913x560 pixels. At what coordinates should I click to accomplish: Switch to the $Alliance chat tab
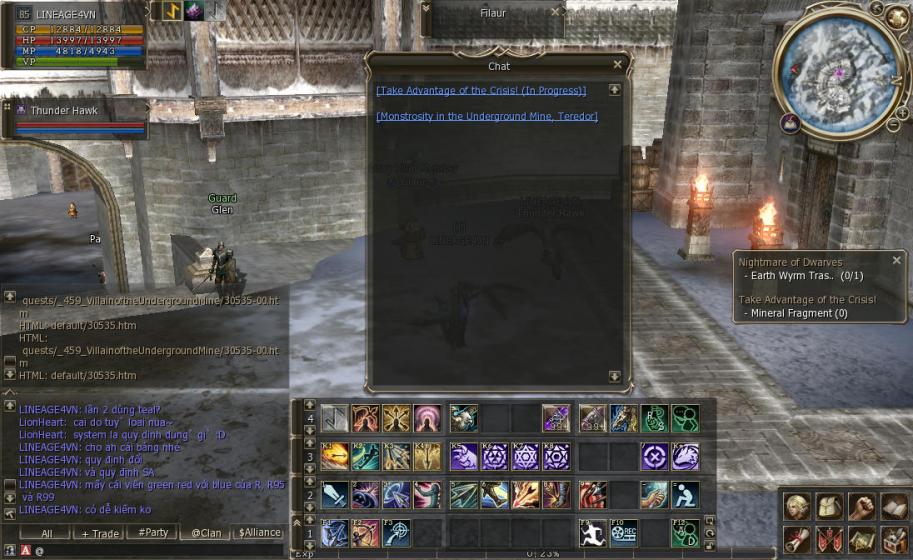pos(258,533)
